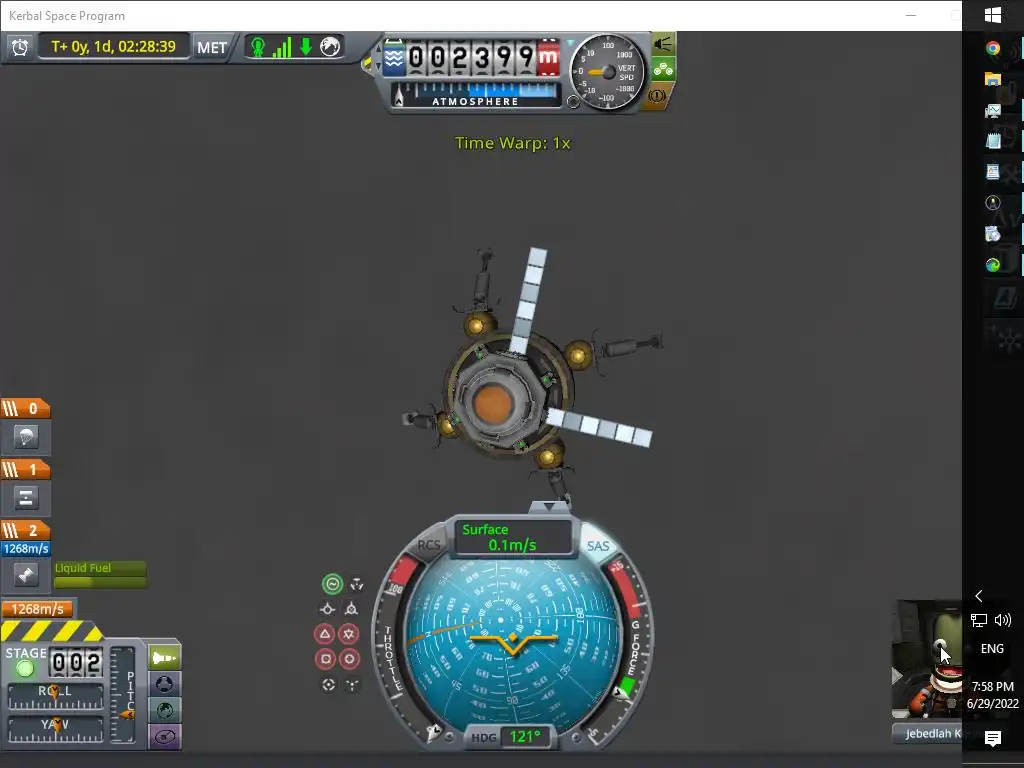Toggle the brakes button
This screenshot has width=1024, height=768.
tap(659, 96)
